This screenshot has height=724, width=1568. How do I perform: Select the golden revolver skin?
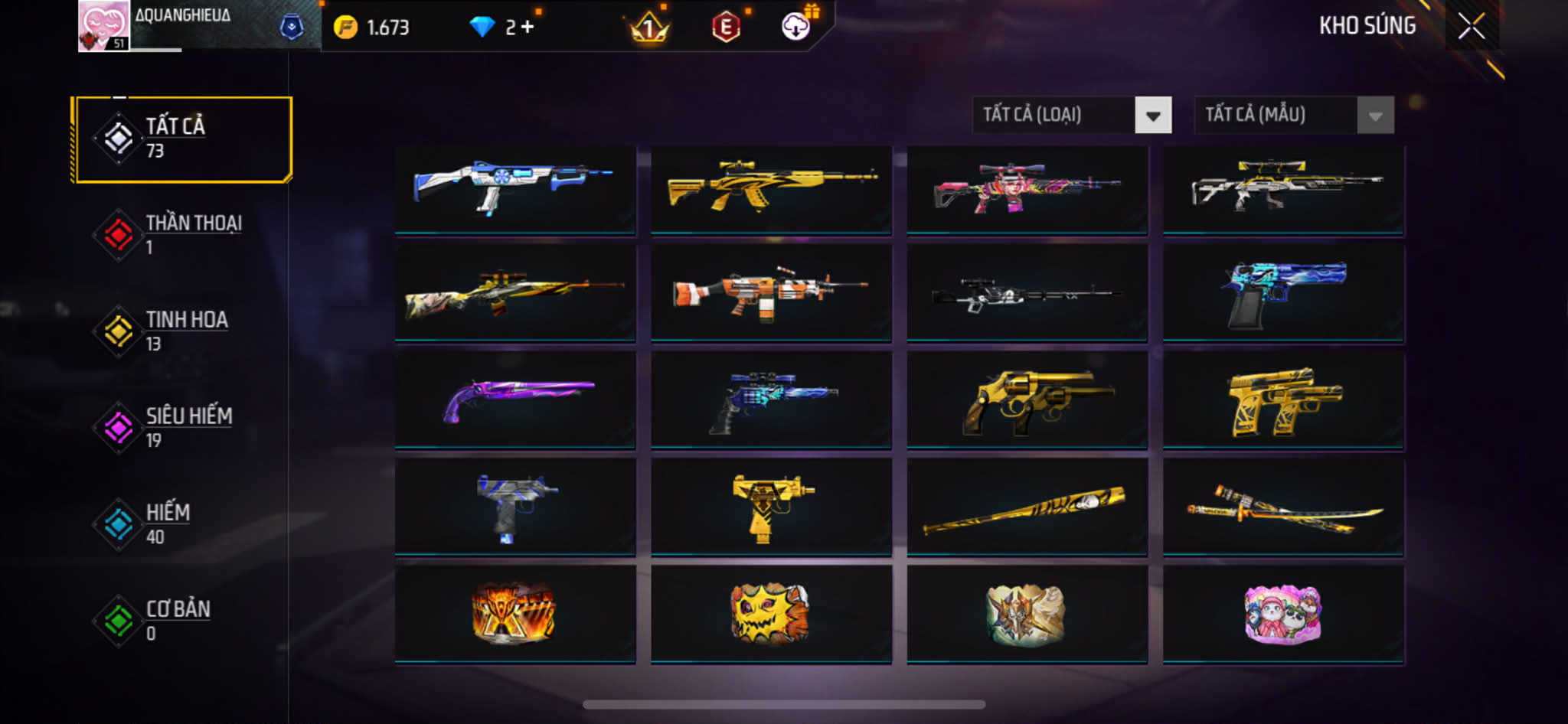[x=1027, y=400]
